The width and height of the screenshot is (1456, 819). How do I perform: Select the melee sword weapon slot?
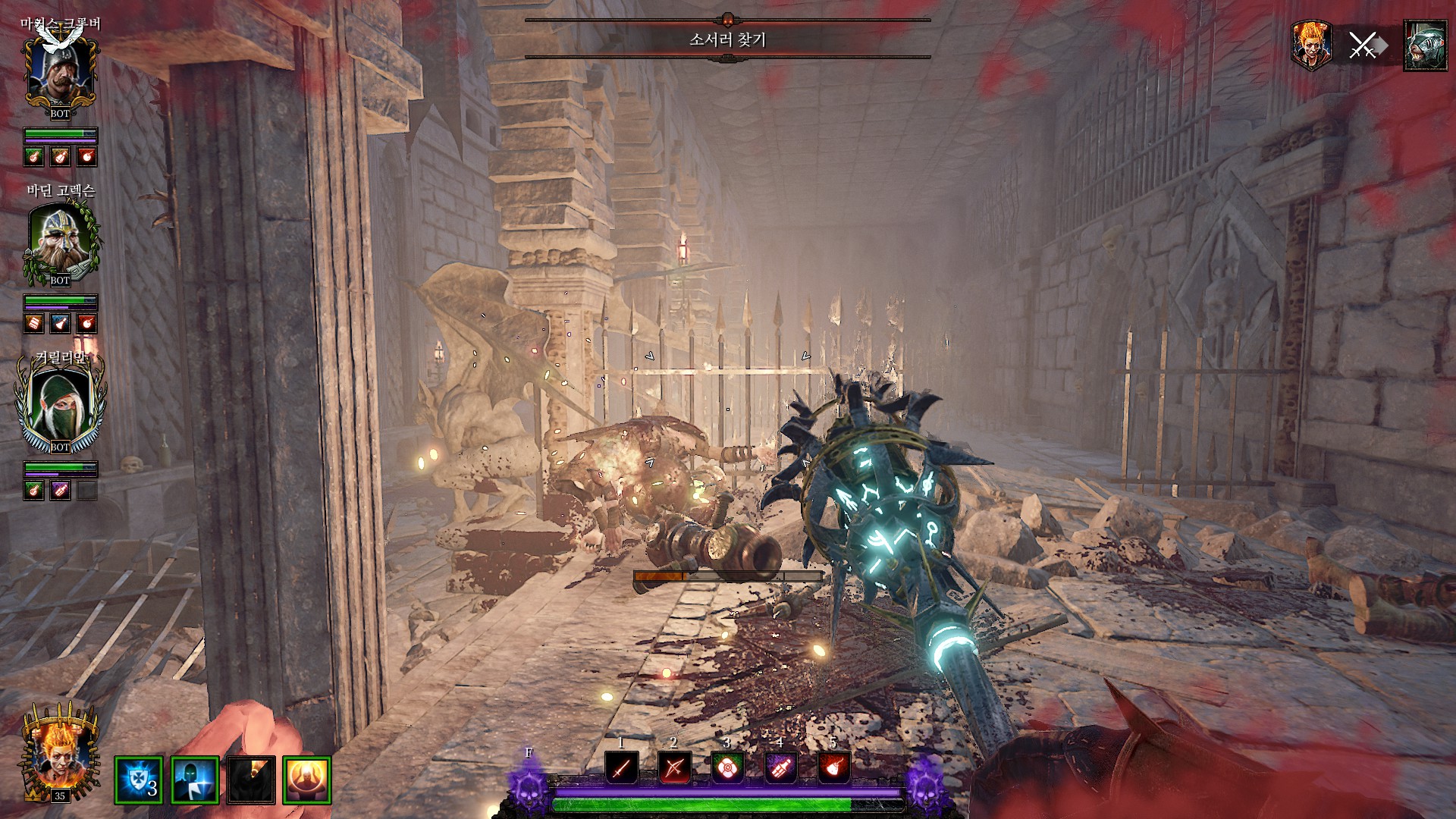(x=621, y=768)
